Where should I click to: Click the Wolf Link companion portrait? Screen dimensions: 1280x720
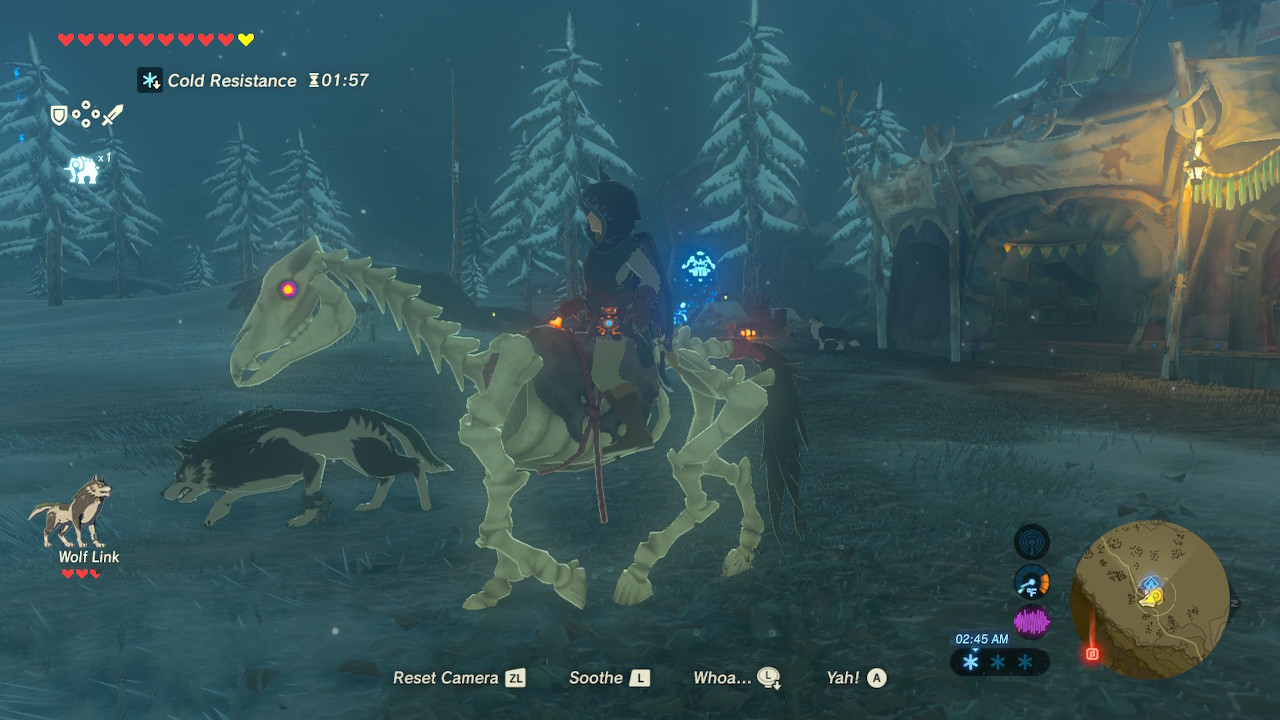(x=70, y=512)
